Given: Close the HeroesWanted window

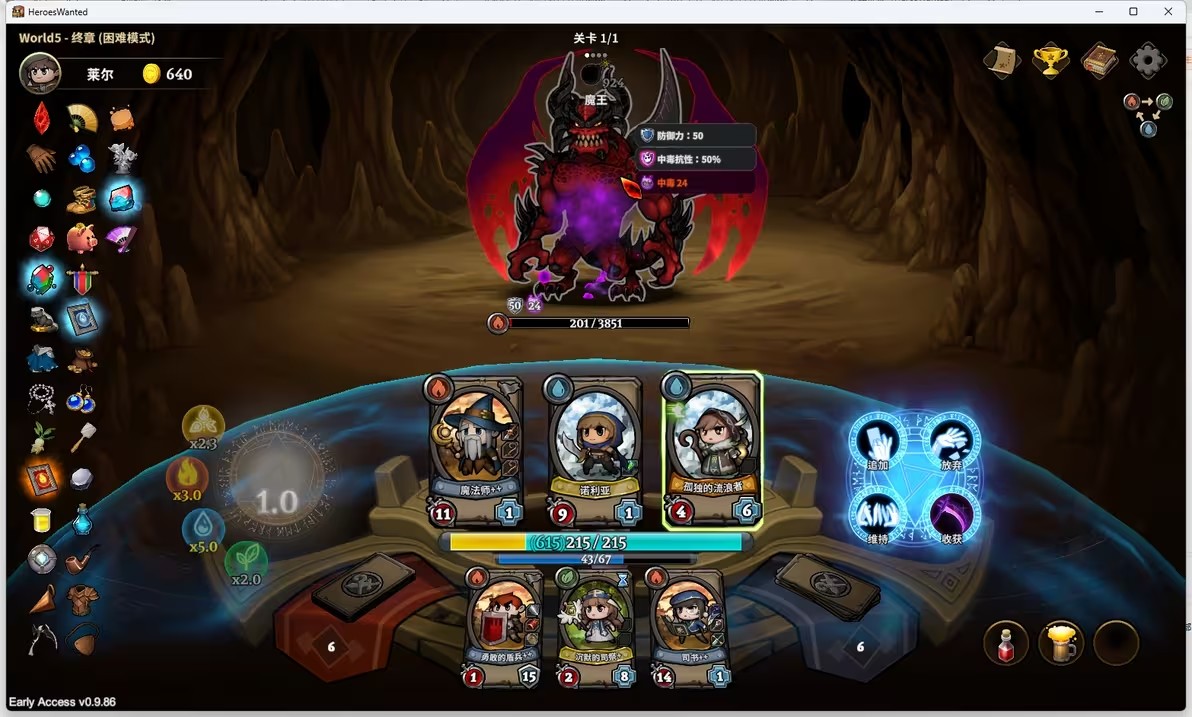Looking at the screenshot, I should pos(1168,12).
